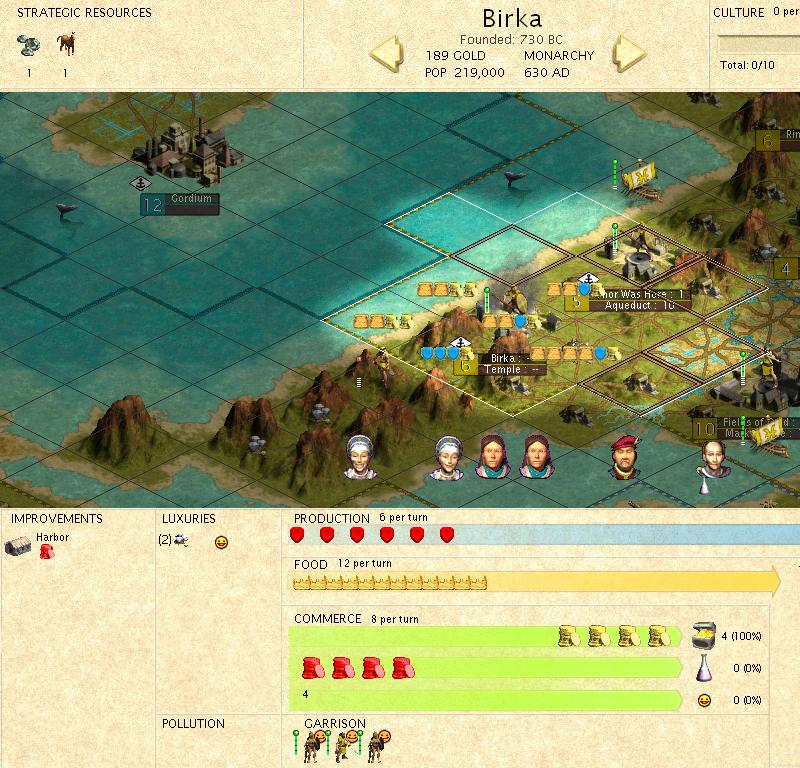
Task: Click the red-hatted citizen head
Action: click(625, 457)
